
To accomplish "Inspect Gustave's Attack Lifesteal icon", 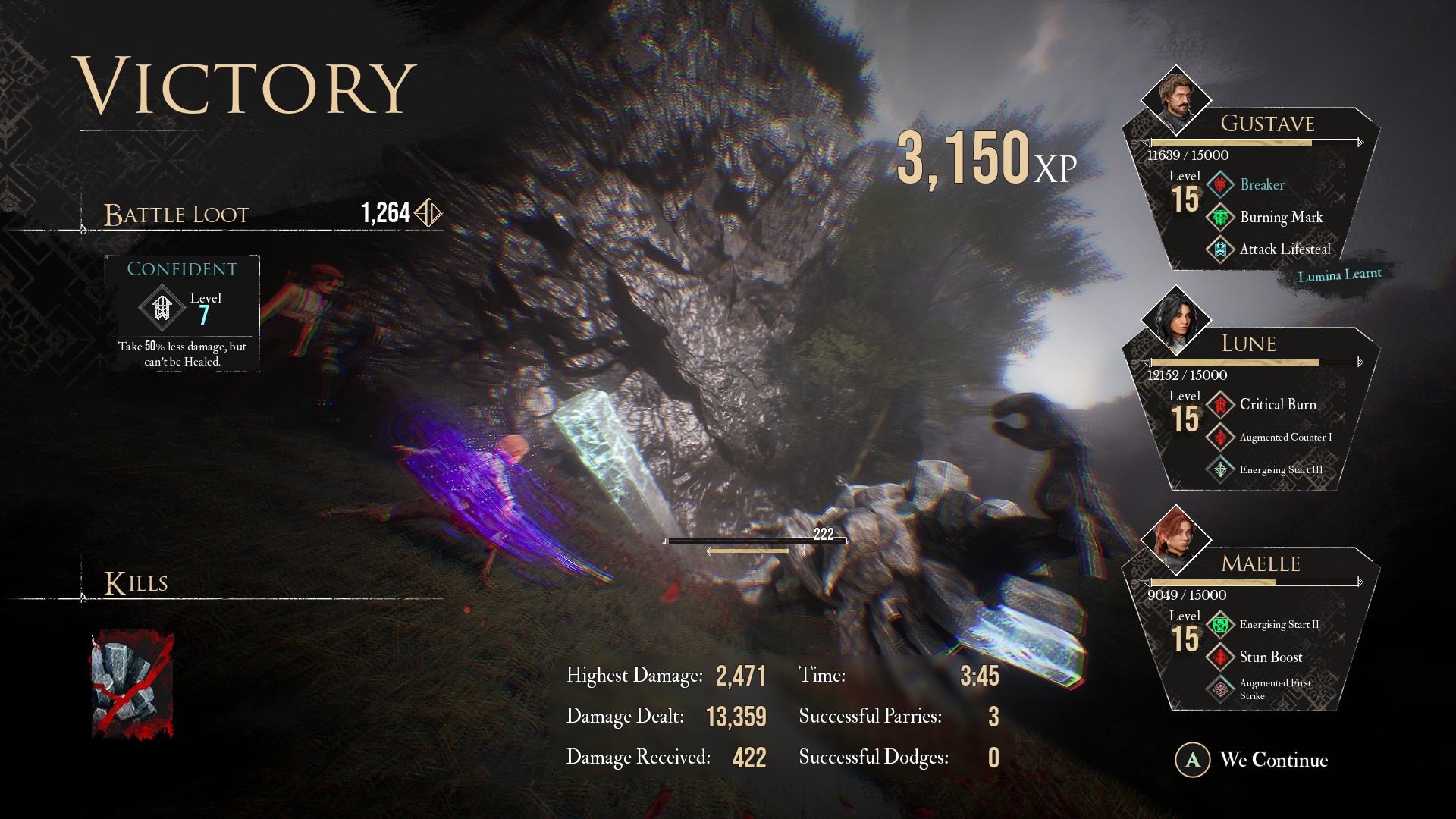I will click(1220, 249).
